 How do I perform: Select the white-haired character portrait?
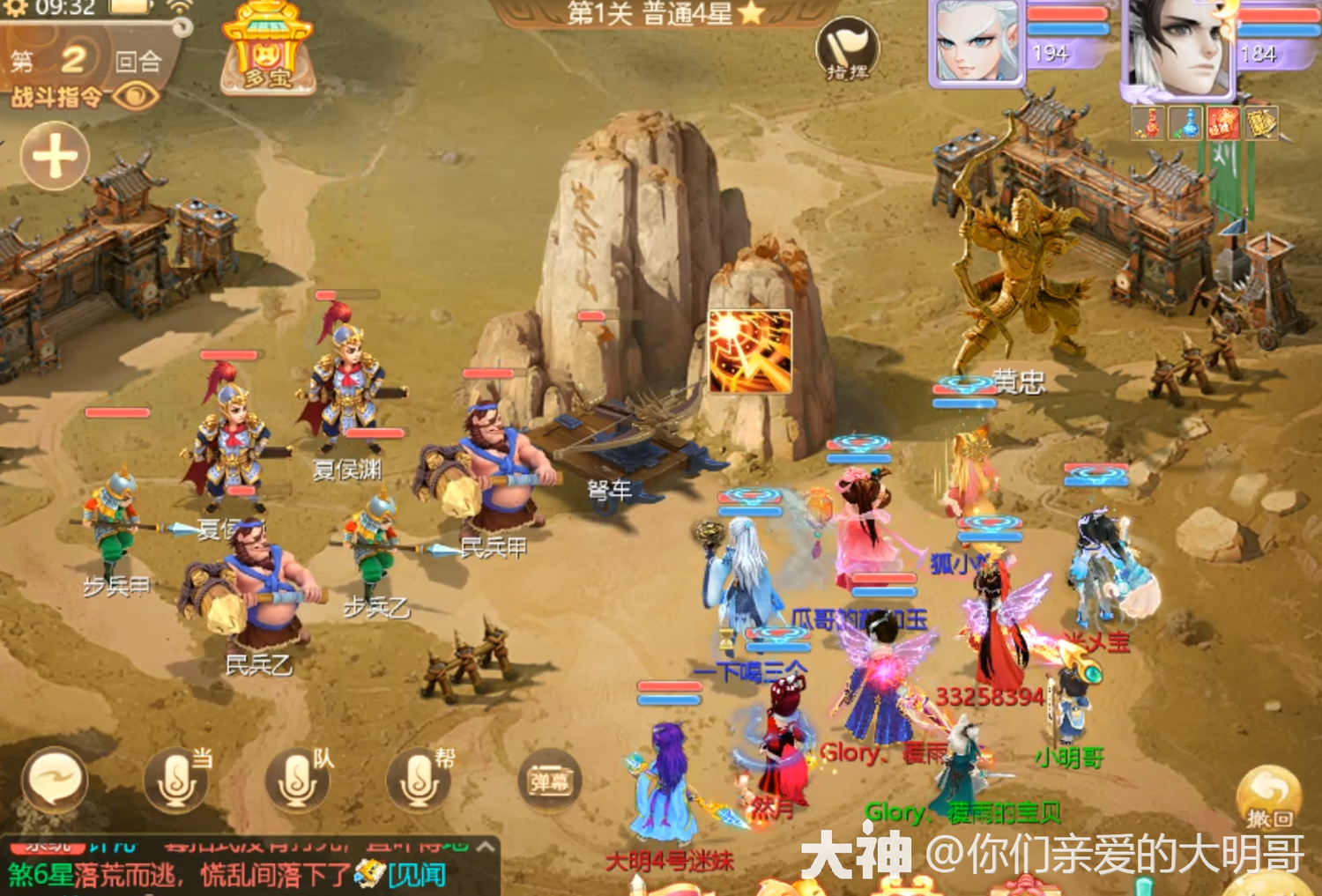(x=977, y=42)
